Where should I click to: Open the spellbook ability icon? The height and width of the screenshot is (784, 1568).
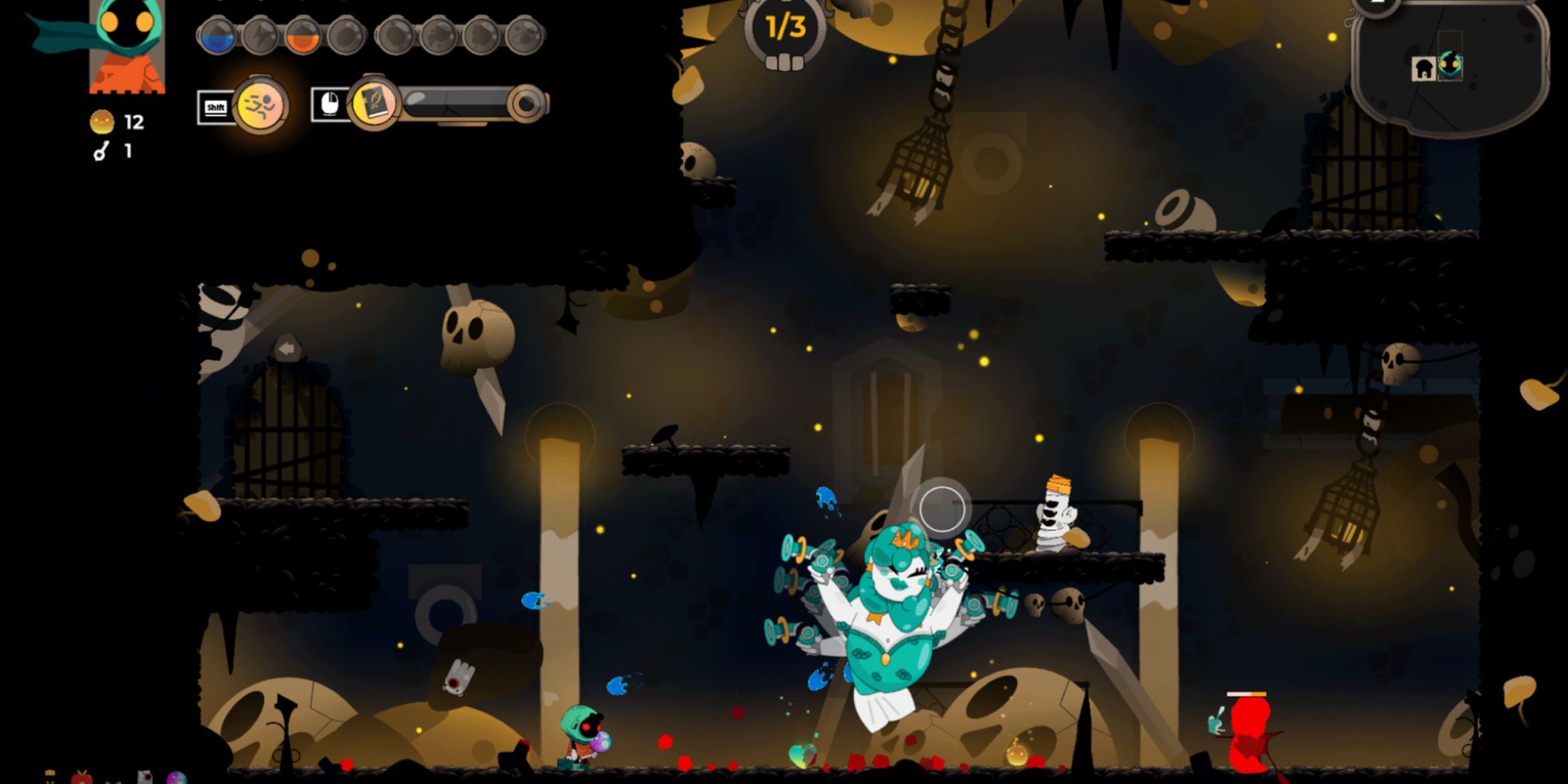[x=373, y=103]
